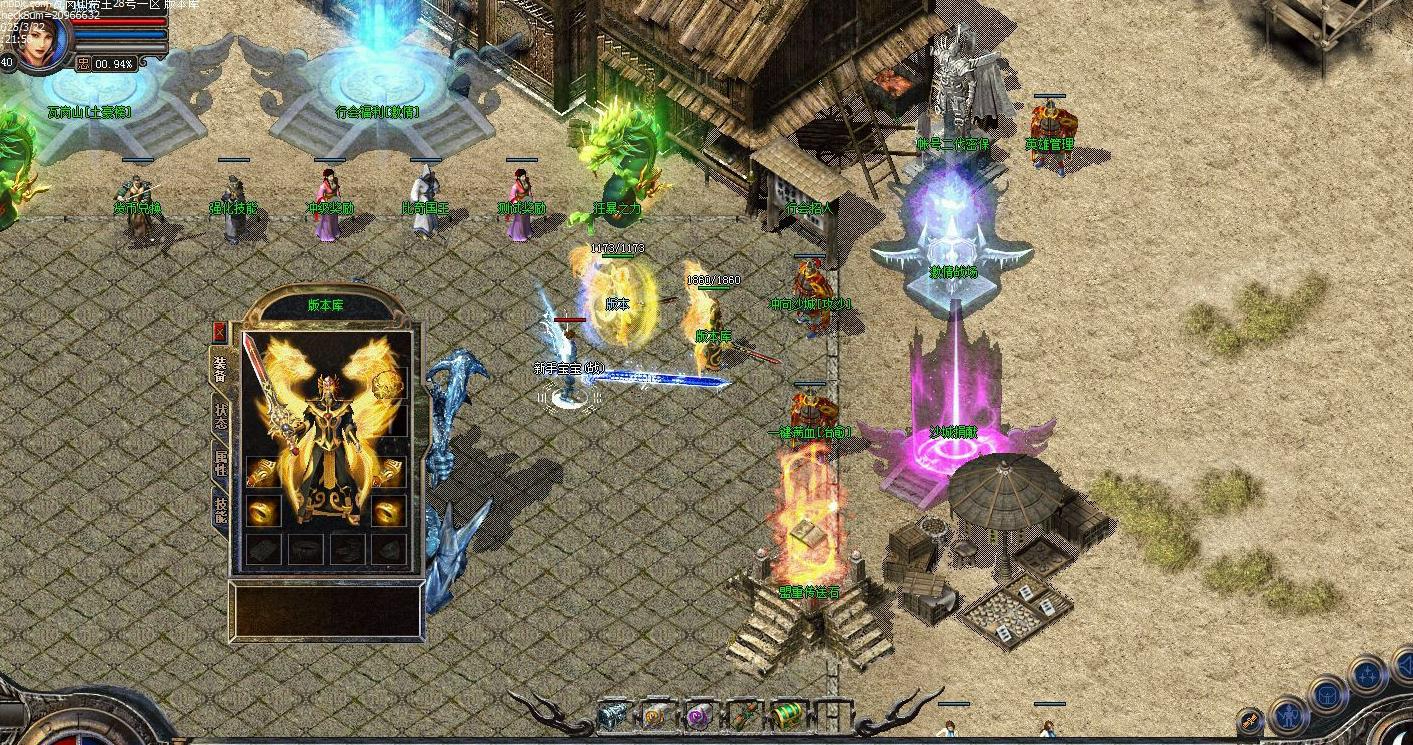Click the small orange crossed-swords button

pos(1250,720)
